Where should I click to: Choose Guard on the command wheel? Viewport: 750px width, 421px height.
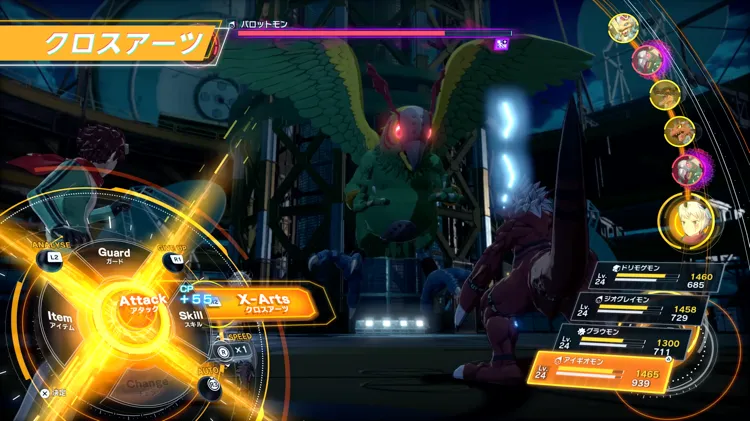tap(114, 254)
